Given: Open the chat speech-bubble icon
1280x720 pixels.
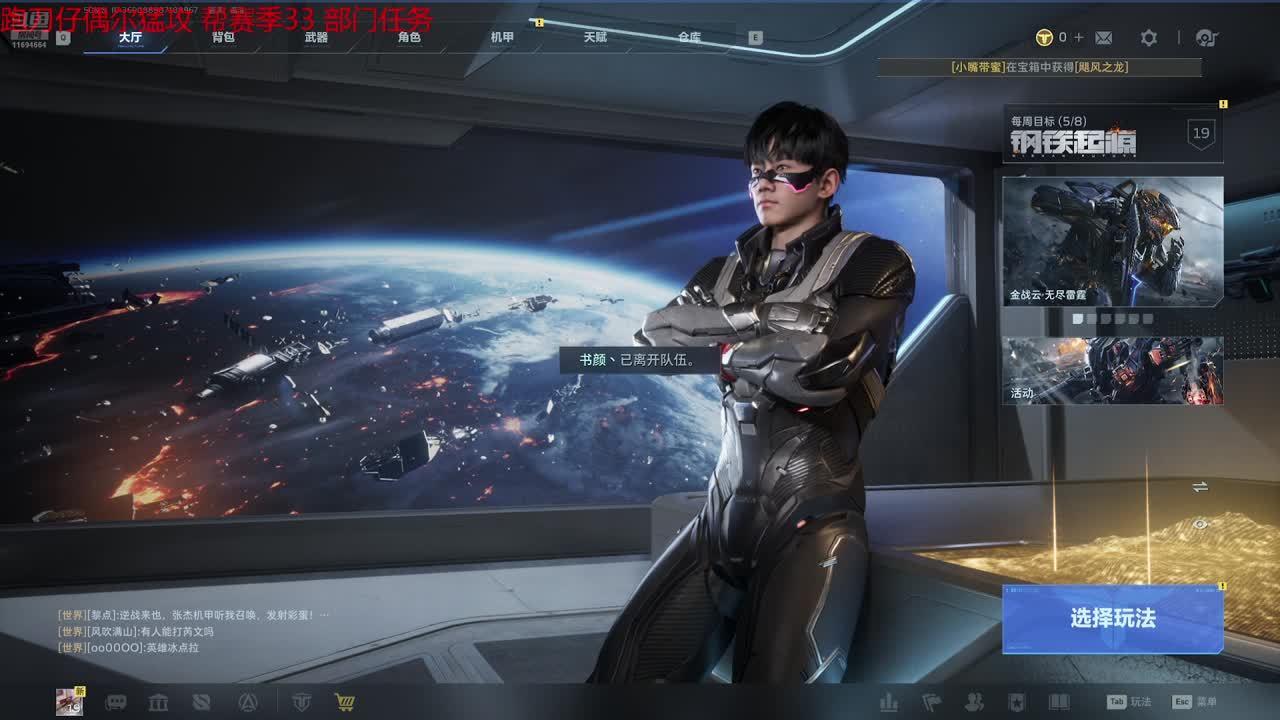Looking at the screenshot, I should coord(116,702).
